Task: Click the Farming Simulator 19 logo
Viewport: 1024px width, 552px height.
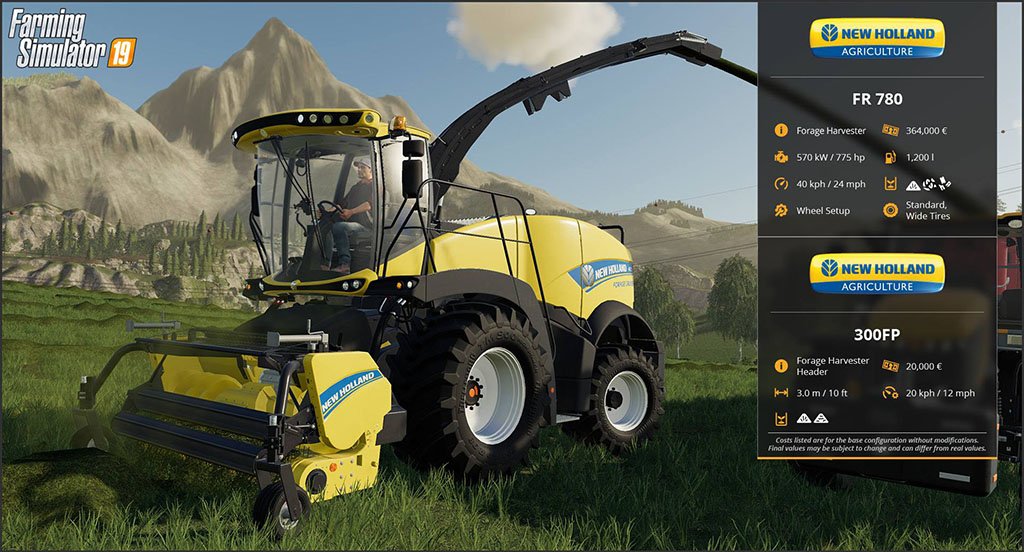Action: click(x=72, y=41)
